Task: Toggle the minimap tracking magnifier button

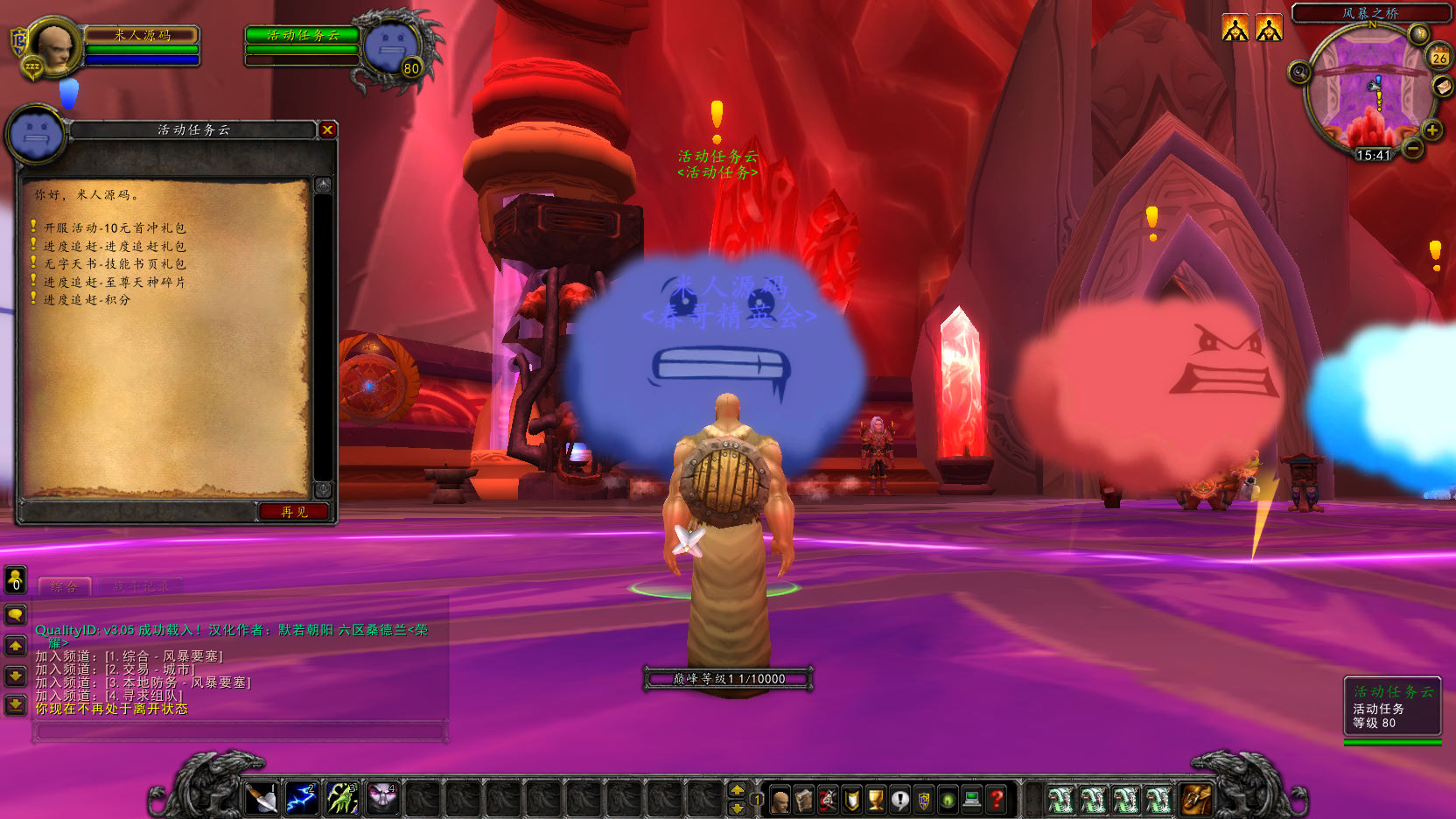Action: tap(1299, 72)
